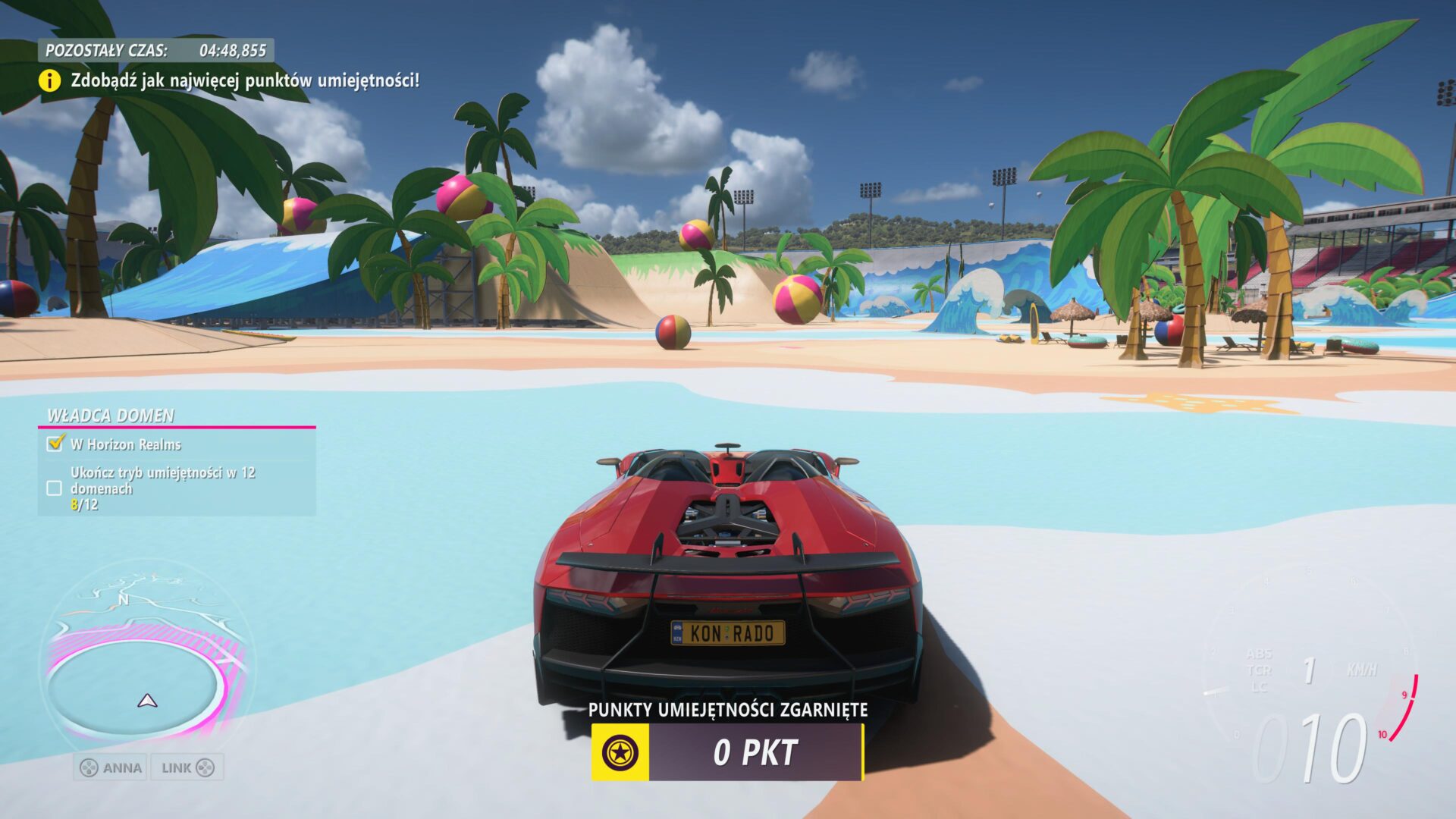1456x819 pixels.
Task: Select the unchecked 12 domains objective checkbox
Action: 55,488
